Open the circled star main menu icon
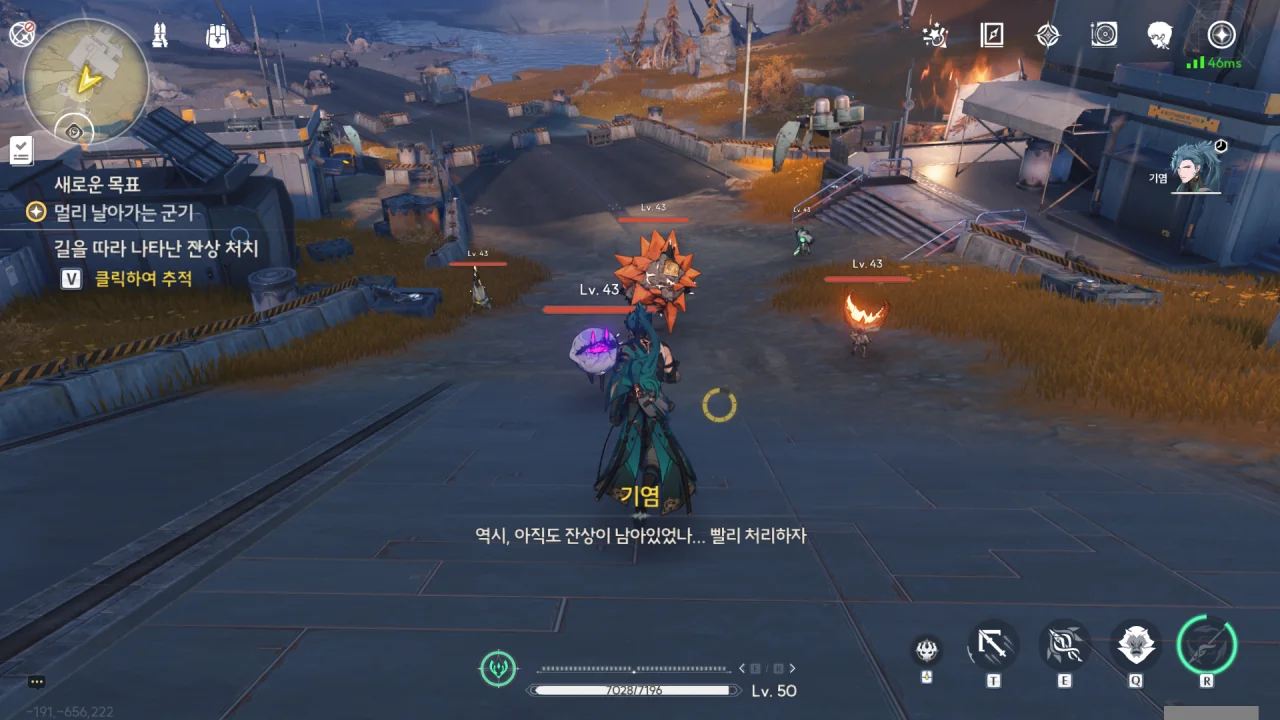The height and width of the screenshot is (720, 1280). 1221,36
